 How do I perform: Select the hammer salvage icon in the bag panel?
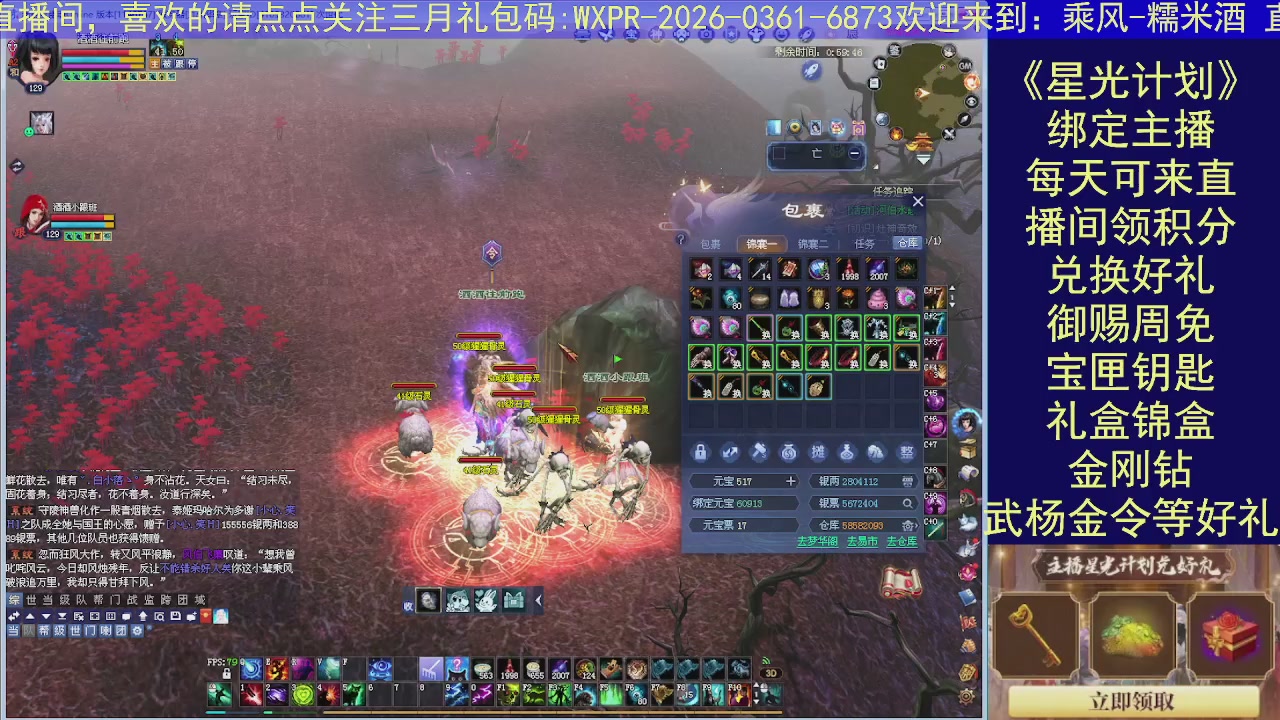759,453
